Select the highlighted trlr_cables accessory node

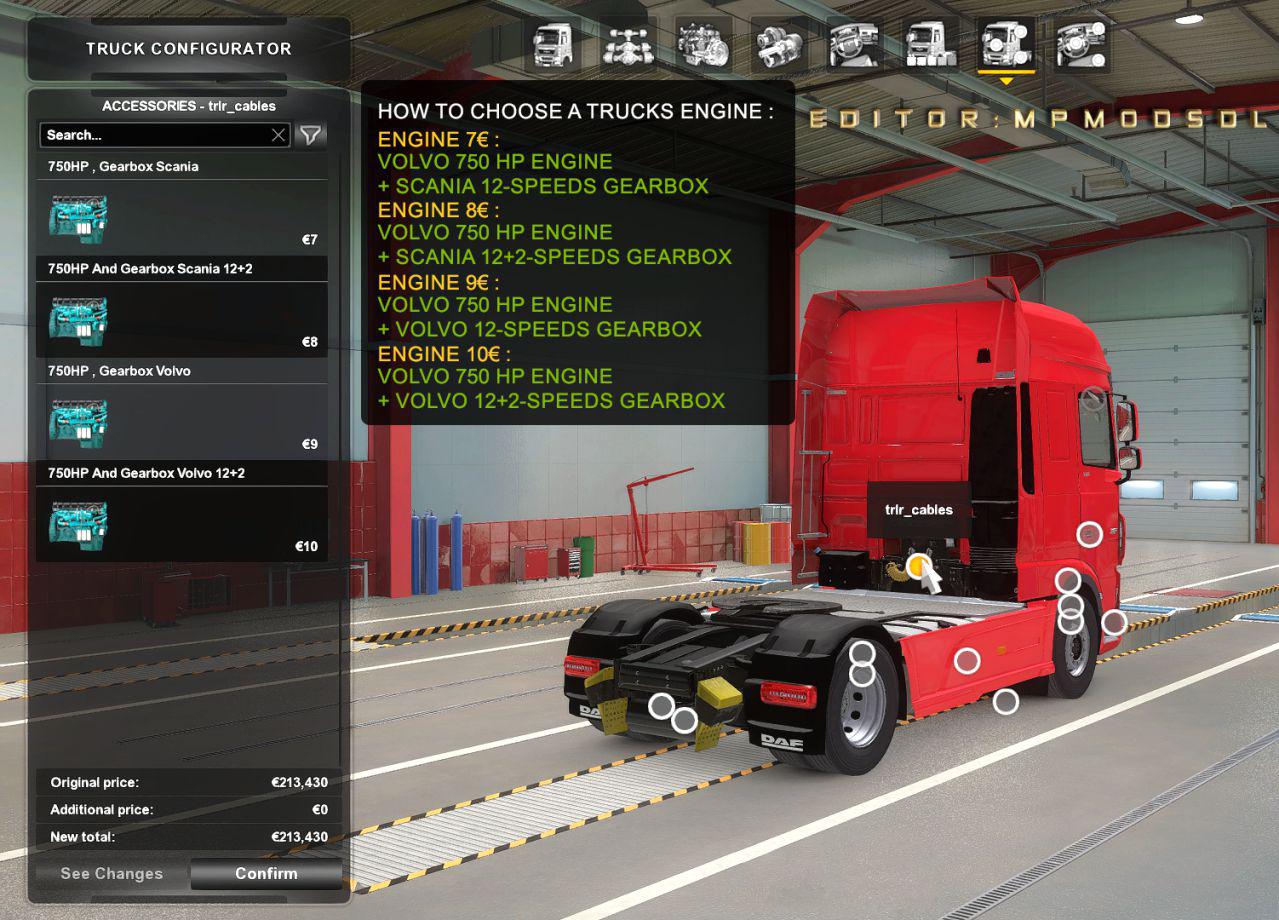coord(917,567)
